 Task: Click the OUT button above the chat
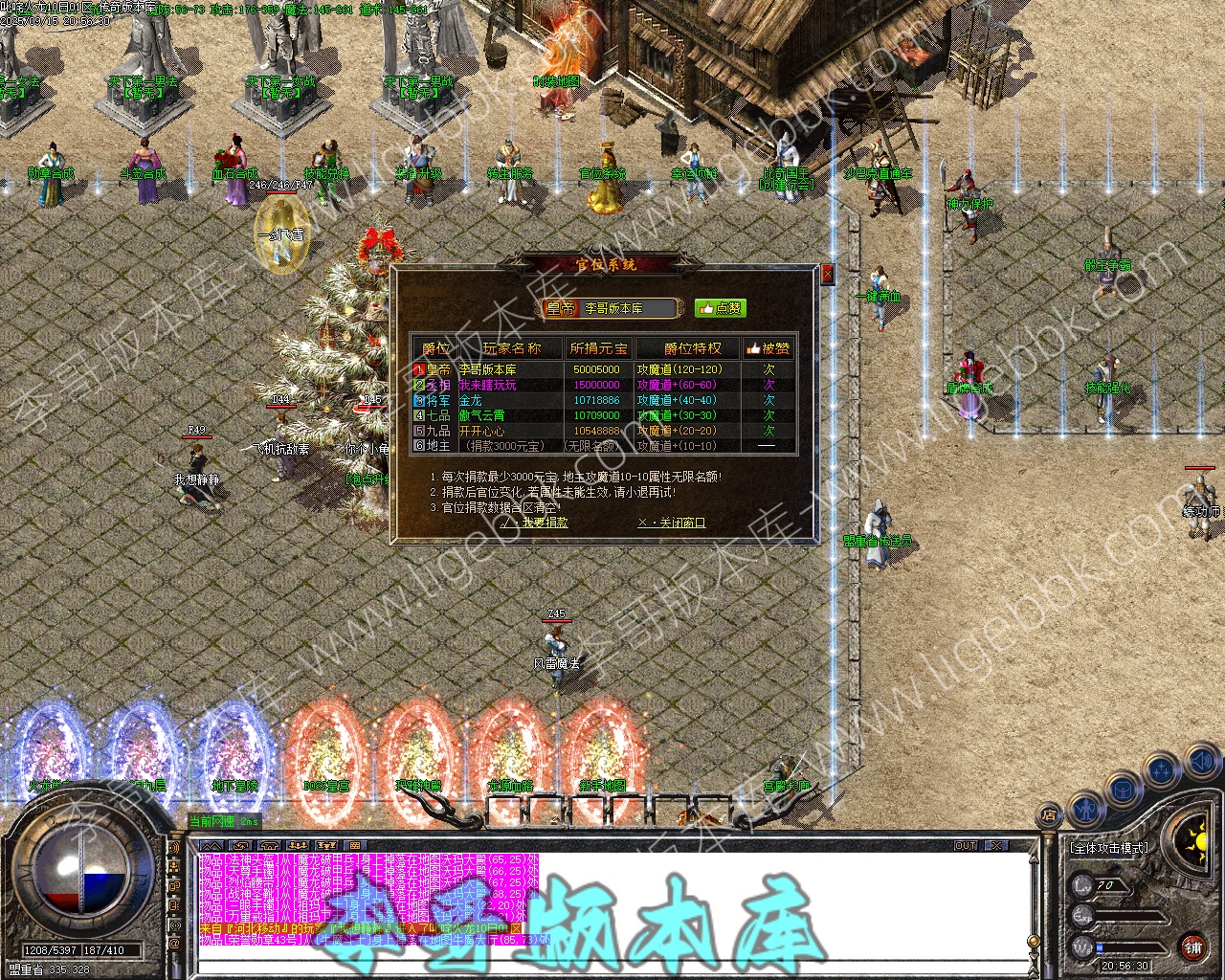coord(966,846)
